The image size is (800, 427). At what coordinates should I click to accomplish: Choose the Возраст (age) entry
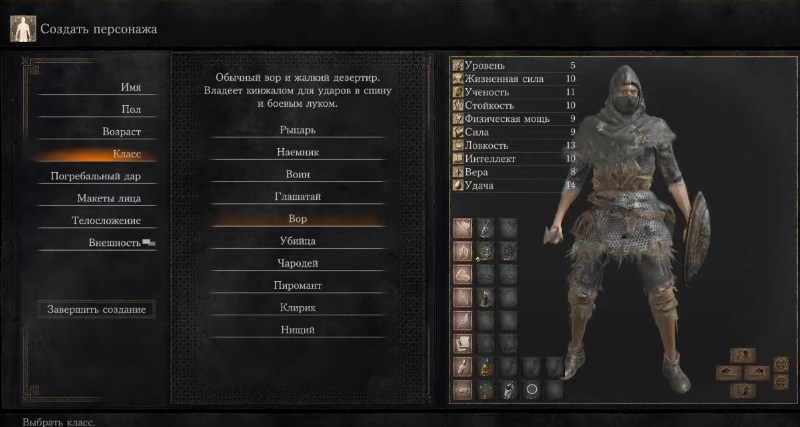(x=121, y=132)
